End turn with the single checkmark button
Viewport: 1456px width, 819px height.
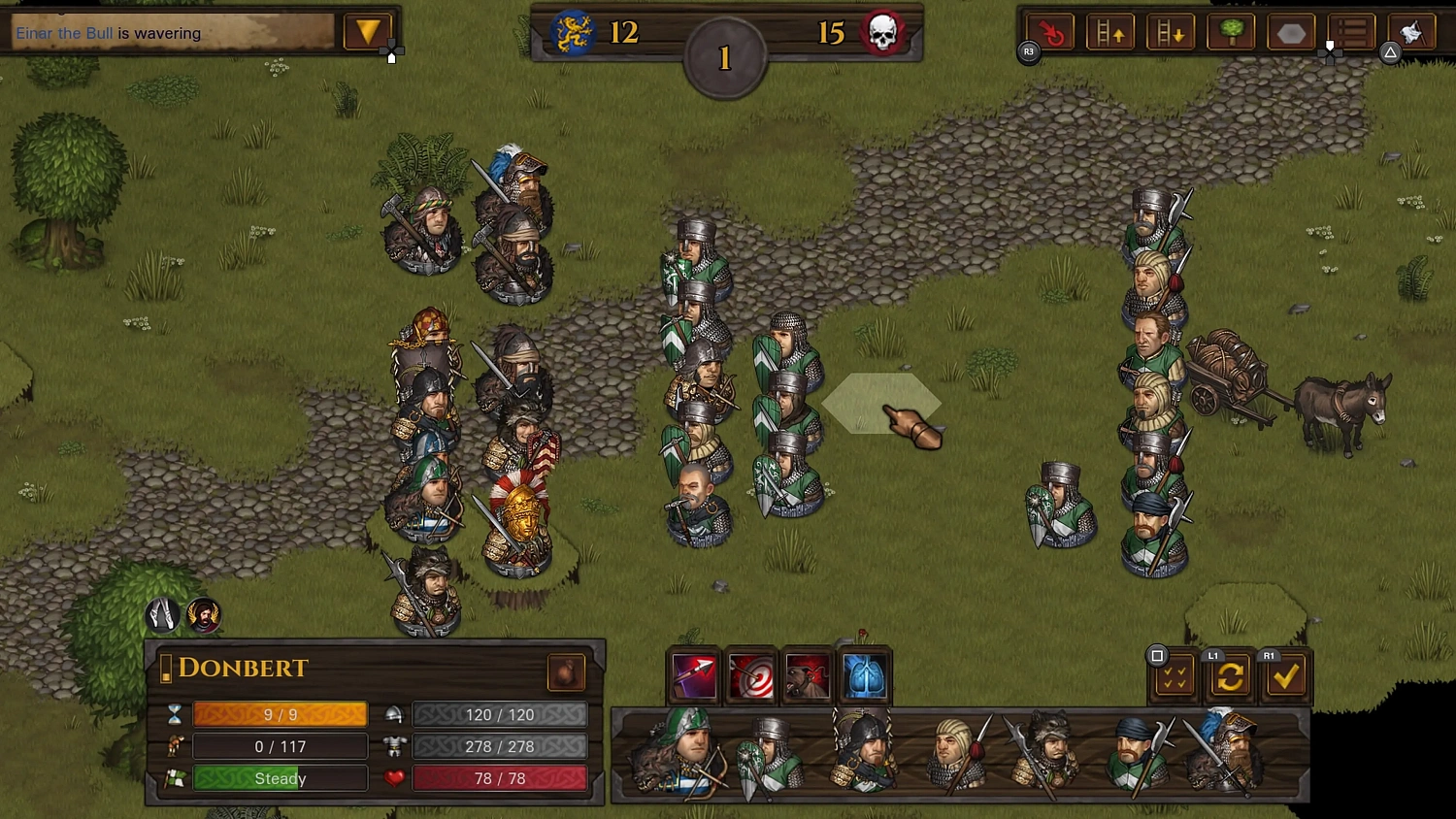pyautogui.click(x=1286, y=676)
